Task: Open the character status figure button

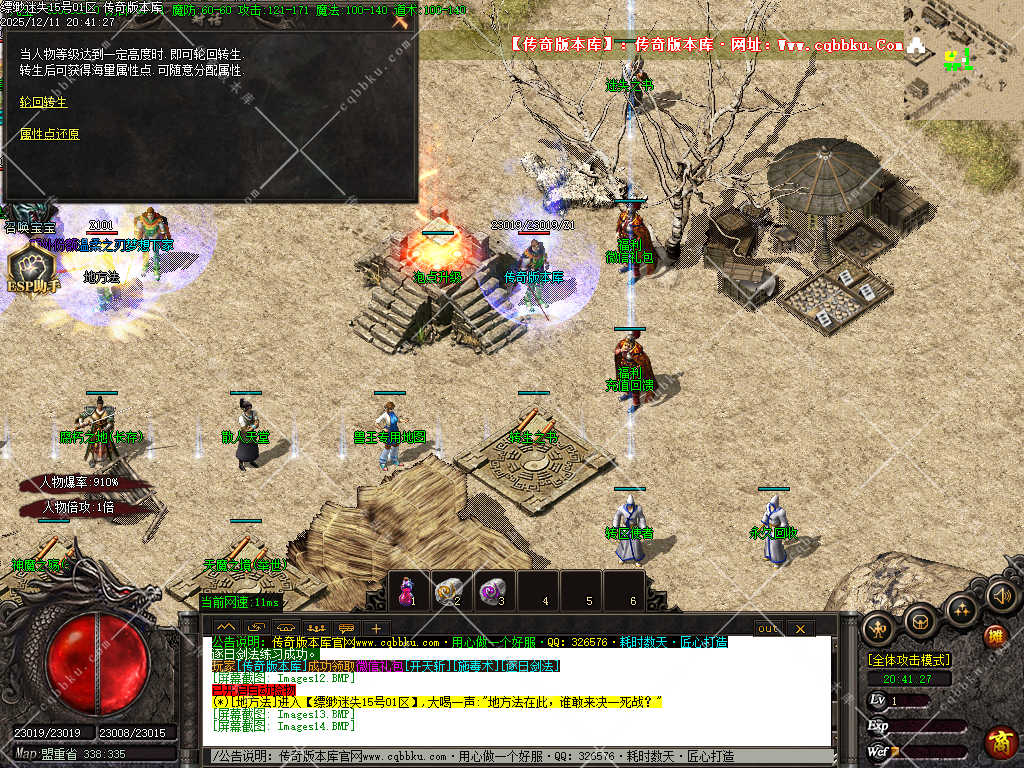Action: tap(880, 628)
